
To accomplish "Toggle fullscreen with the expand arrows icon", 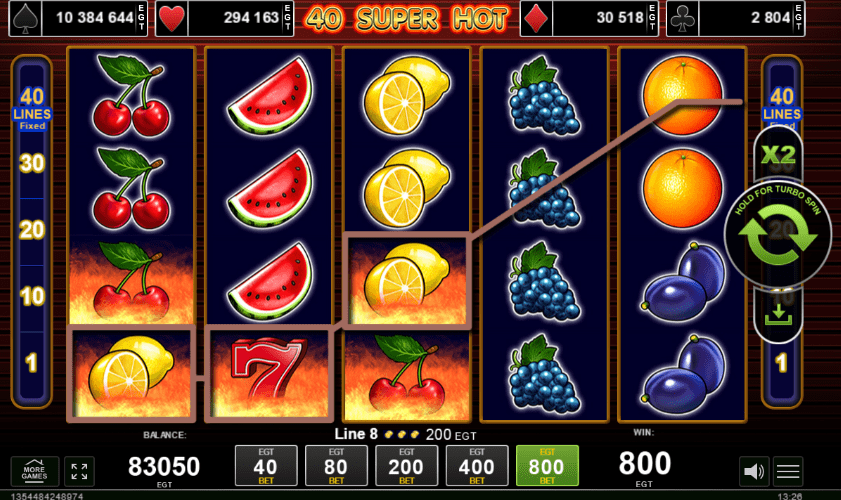I will [x=78, y=470].
